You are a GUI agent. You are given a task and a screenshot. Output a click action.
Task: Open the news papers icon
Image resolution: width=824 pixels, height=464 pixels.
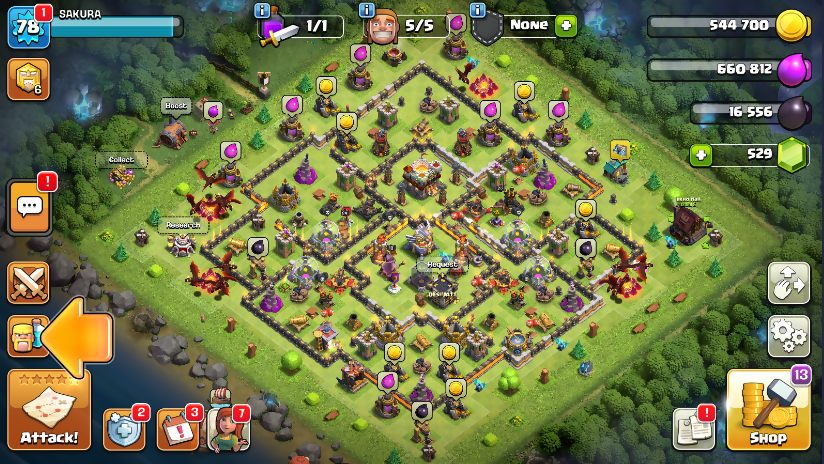click(693, 428)
